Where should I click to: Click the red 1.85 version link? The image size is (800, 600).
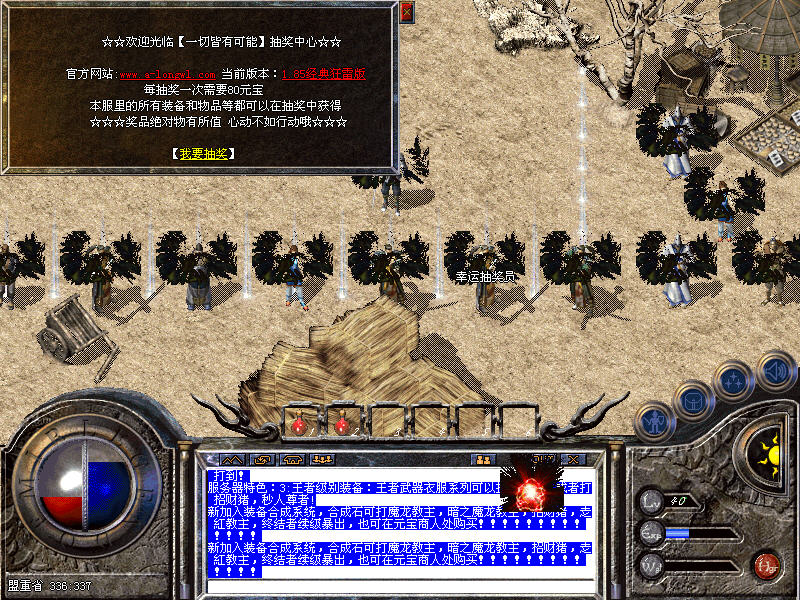[323, 74]
